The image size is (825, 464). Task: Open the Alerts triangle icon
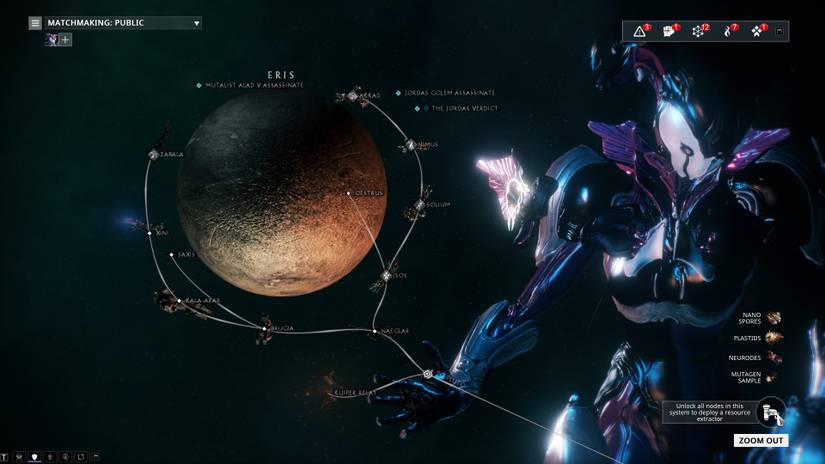point(641,31)
